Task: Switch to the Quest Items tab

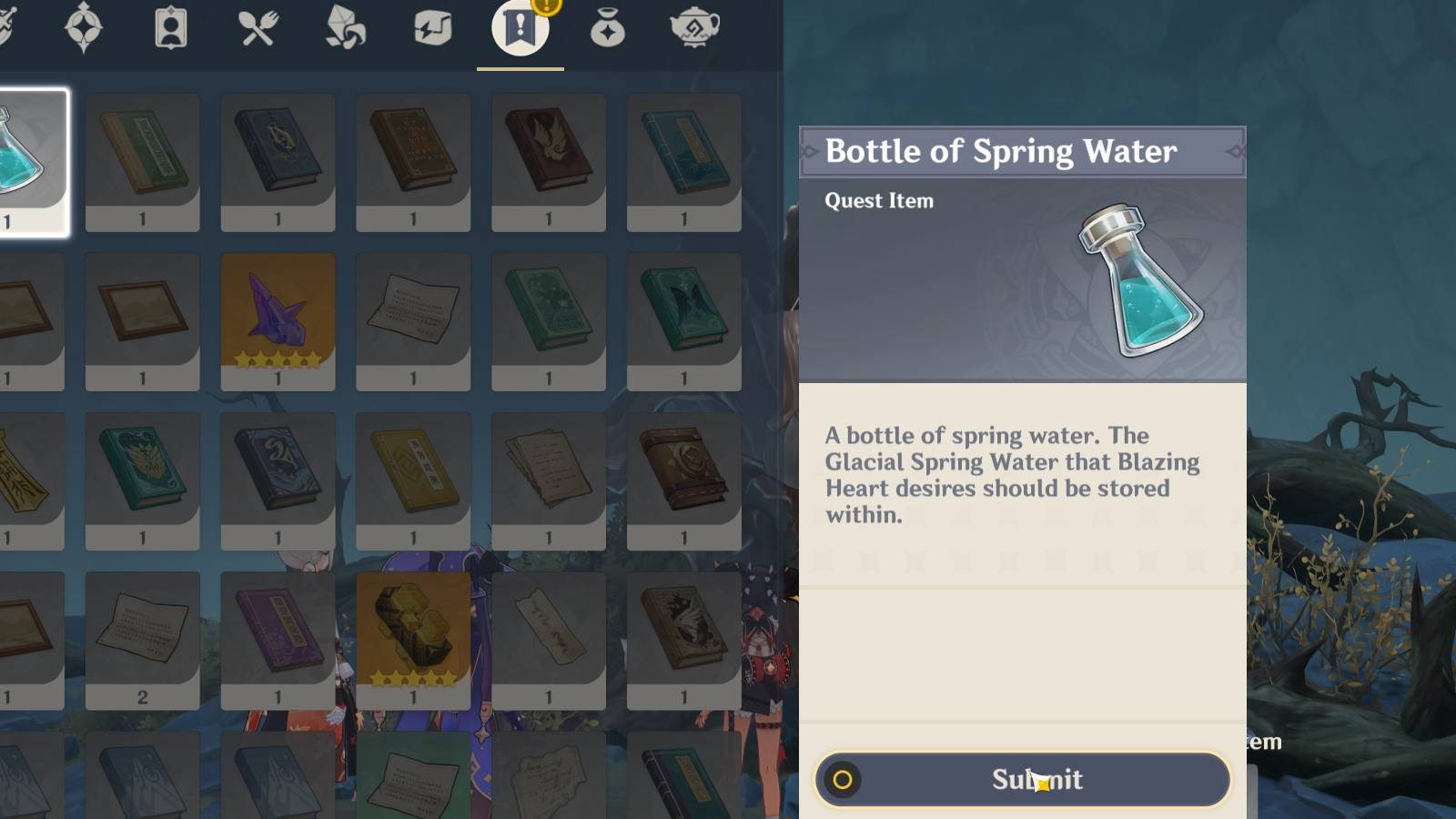Action: click(x=518, y=27)
